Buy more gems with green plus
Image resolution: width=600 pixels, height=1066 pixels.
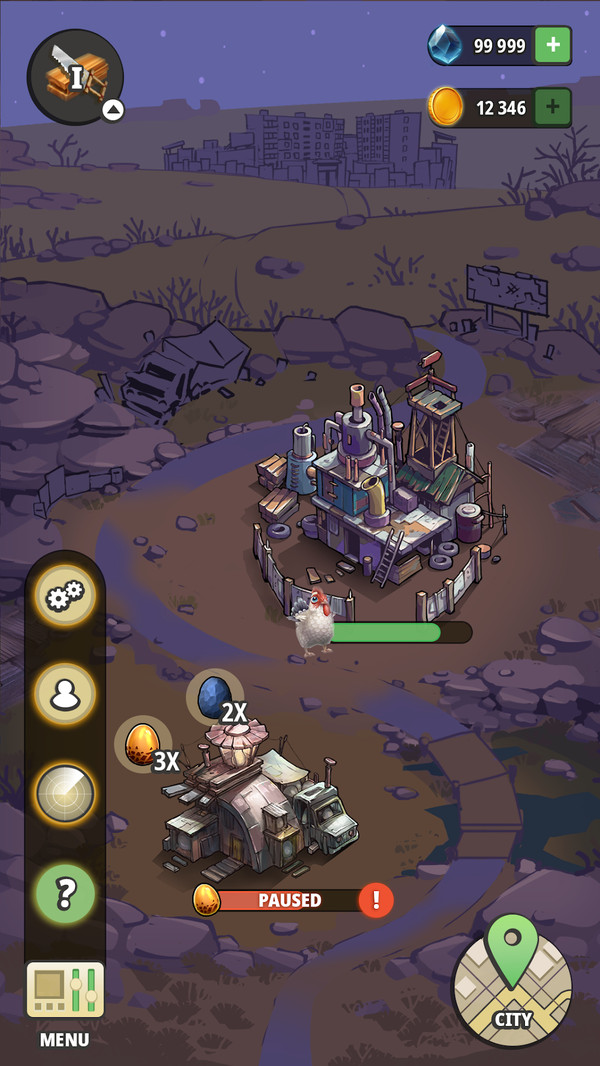(553, 45)
